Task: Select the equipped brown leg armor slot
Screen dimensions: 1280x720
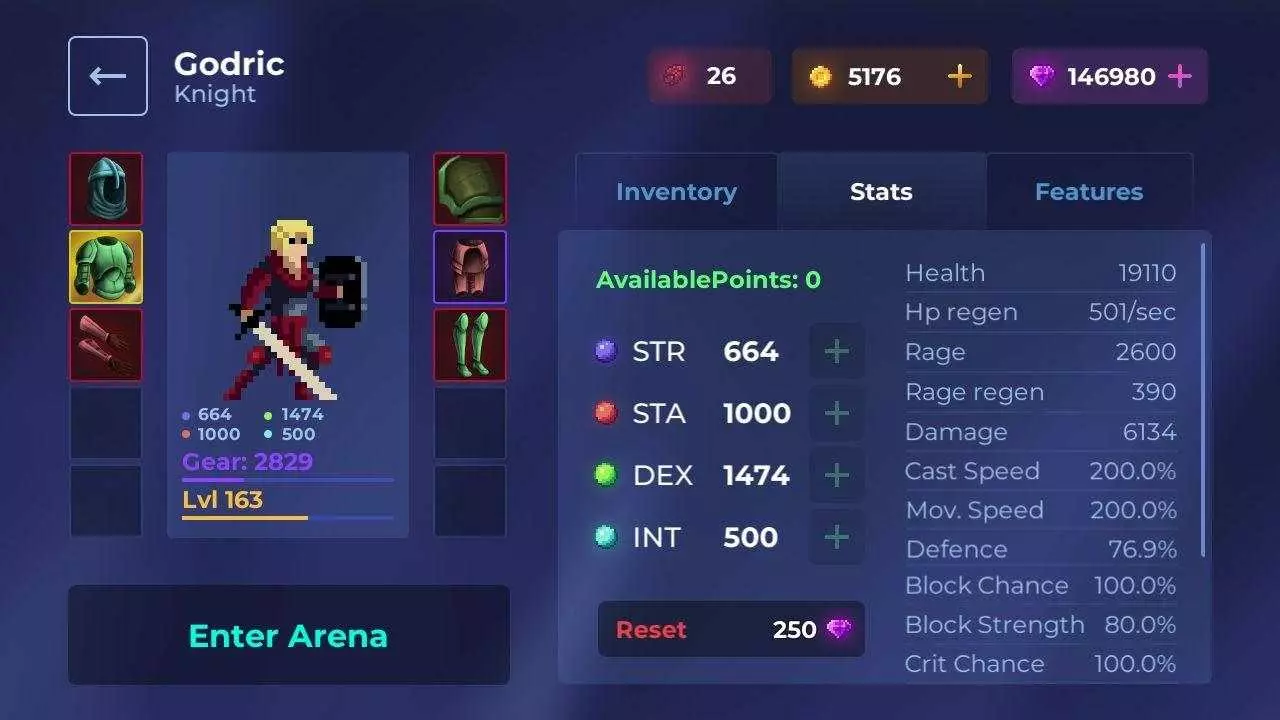Action: [470, 266]
